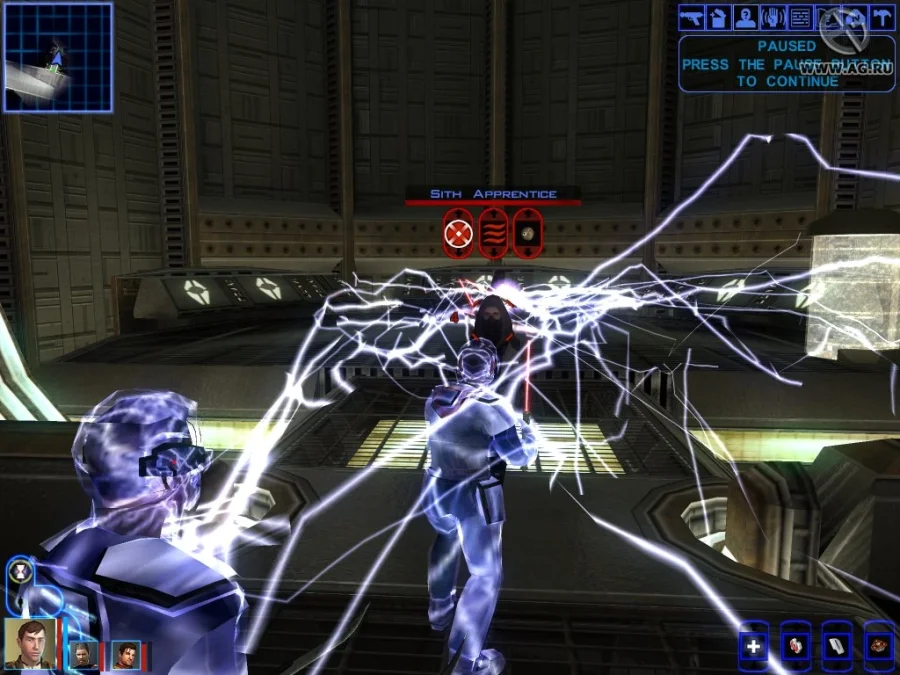Screen dimensions: 900x675
Task: Click the hourglass action queue icon
Action: 21,572
